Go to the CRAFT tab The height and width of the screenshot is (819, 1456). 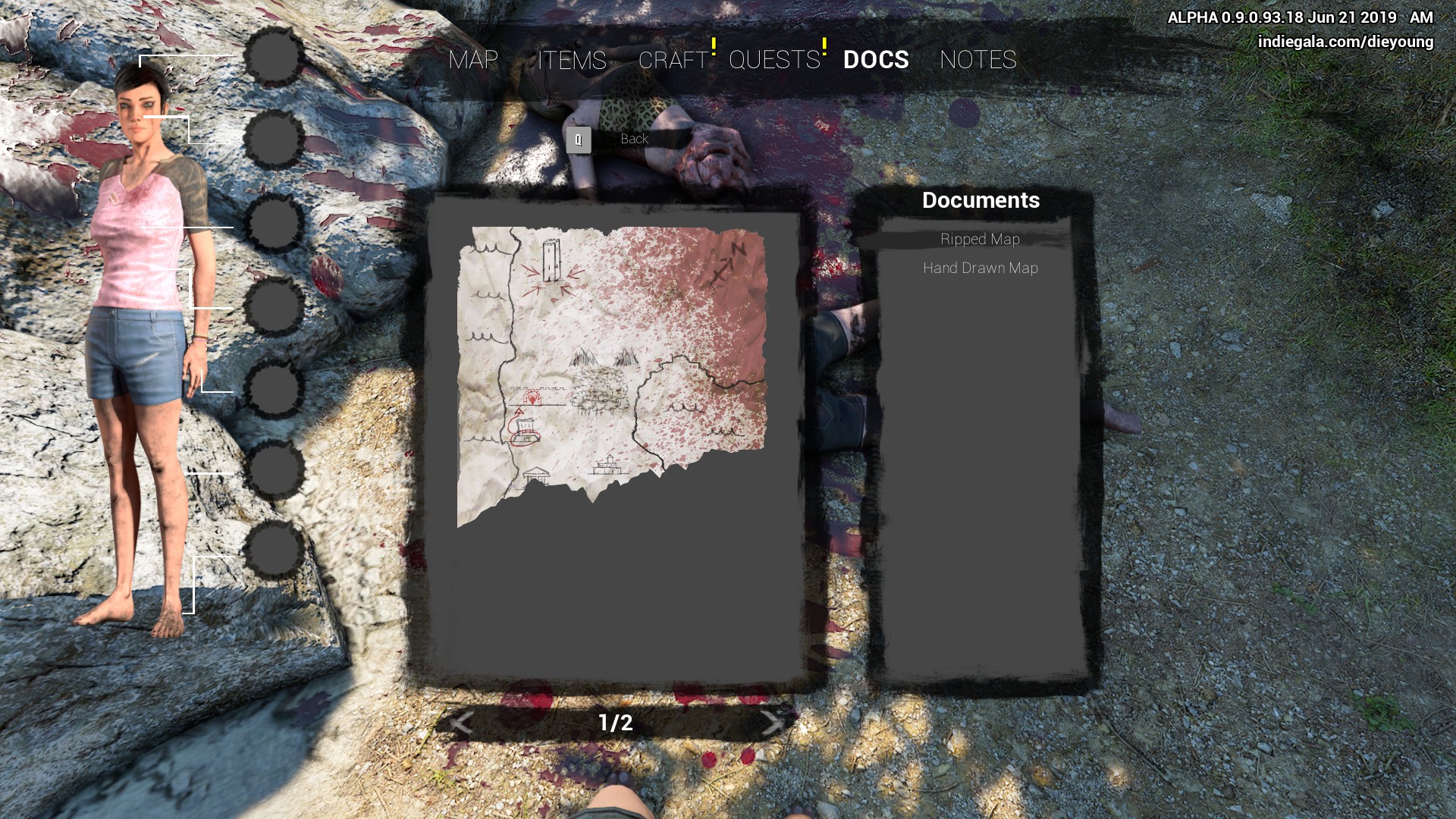[x=673, y=60]
